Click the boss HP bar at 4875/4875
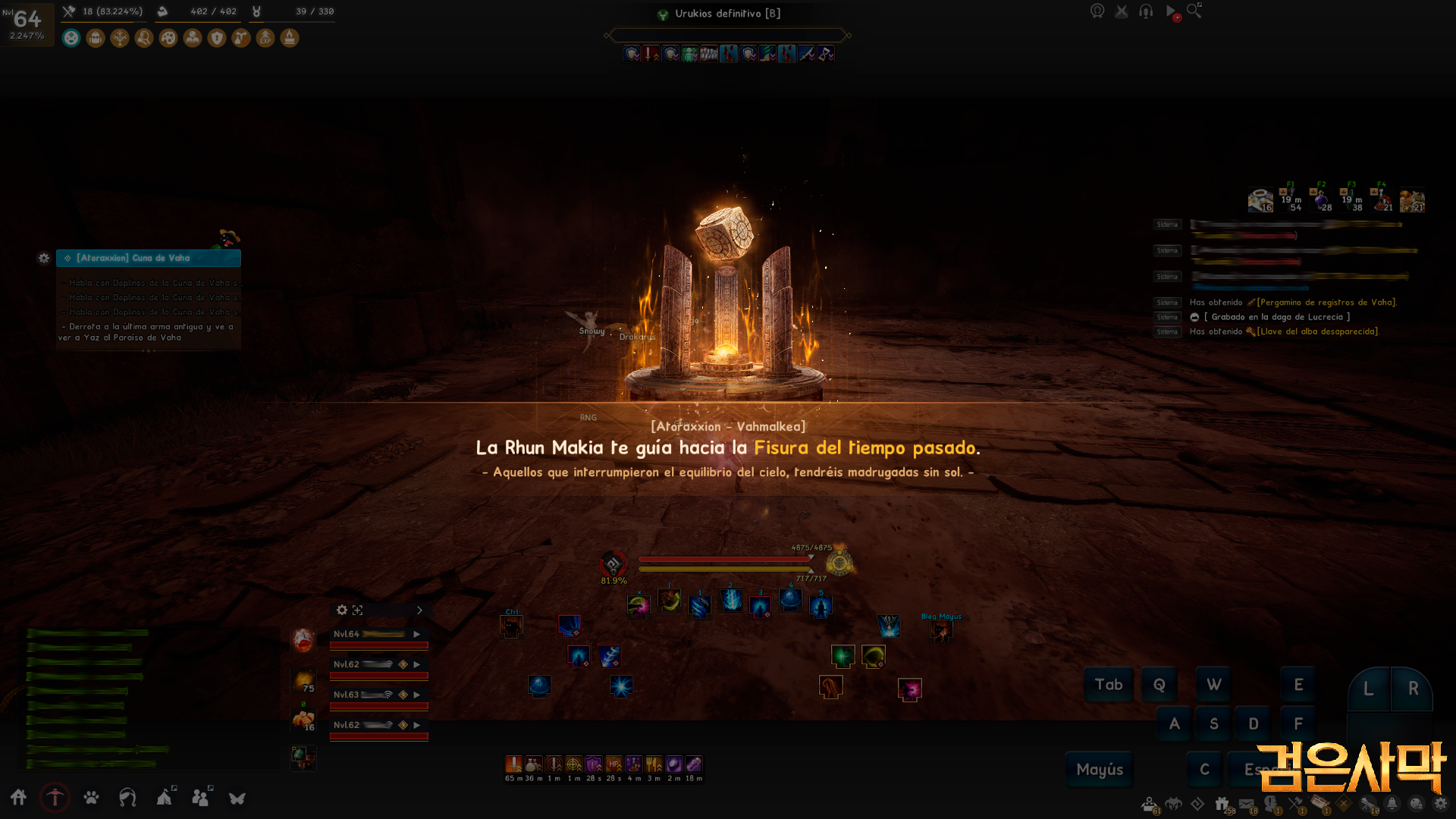The width and height of the screenshot is (1456, 819). pos(724,559)
